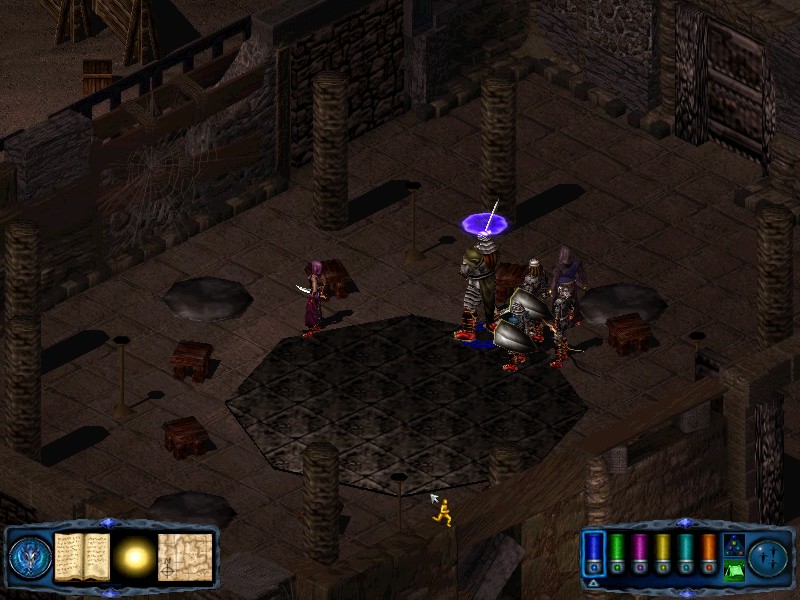Select the yellow party member
Viewport: 800px width, 600px height.
pos(663,552)
